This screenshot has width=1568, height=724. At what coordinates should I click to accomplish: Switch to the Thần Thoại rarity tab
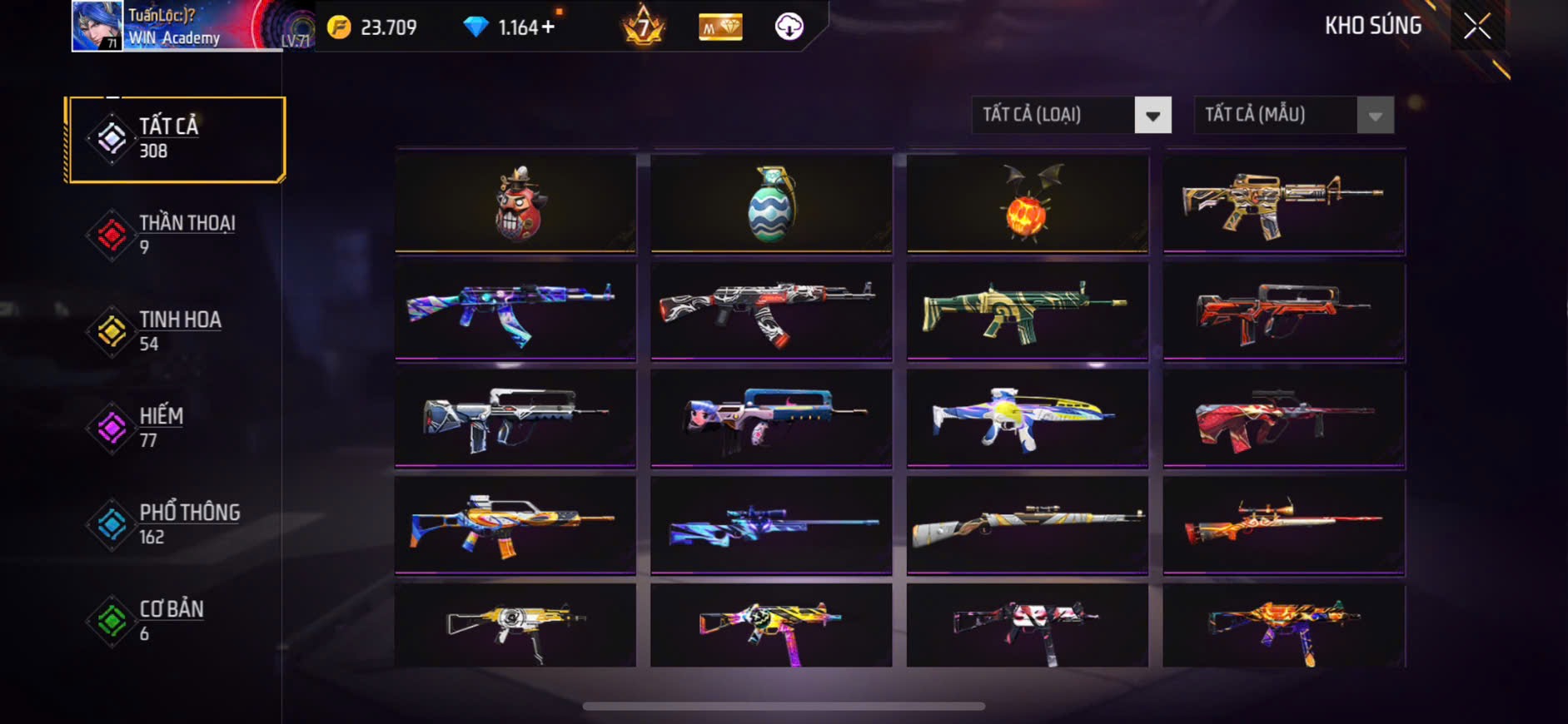point(177,235)
